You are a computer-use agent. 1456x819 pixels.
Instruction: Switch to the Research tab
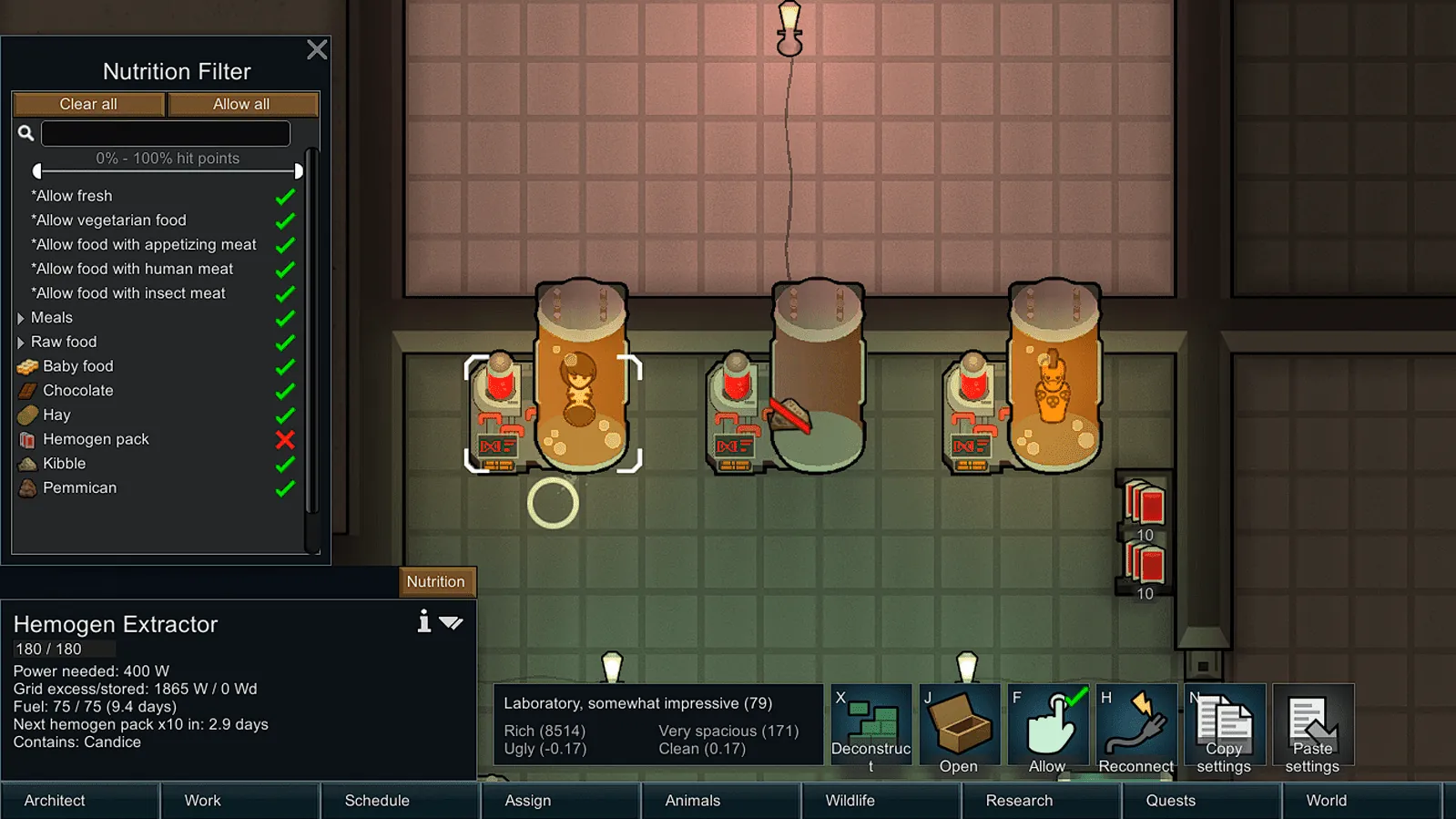point(1019,800)
